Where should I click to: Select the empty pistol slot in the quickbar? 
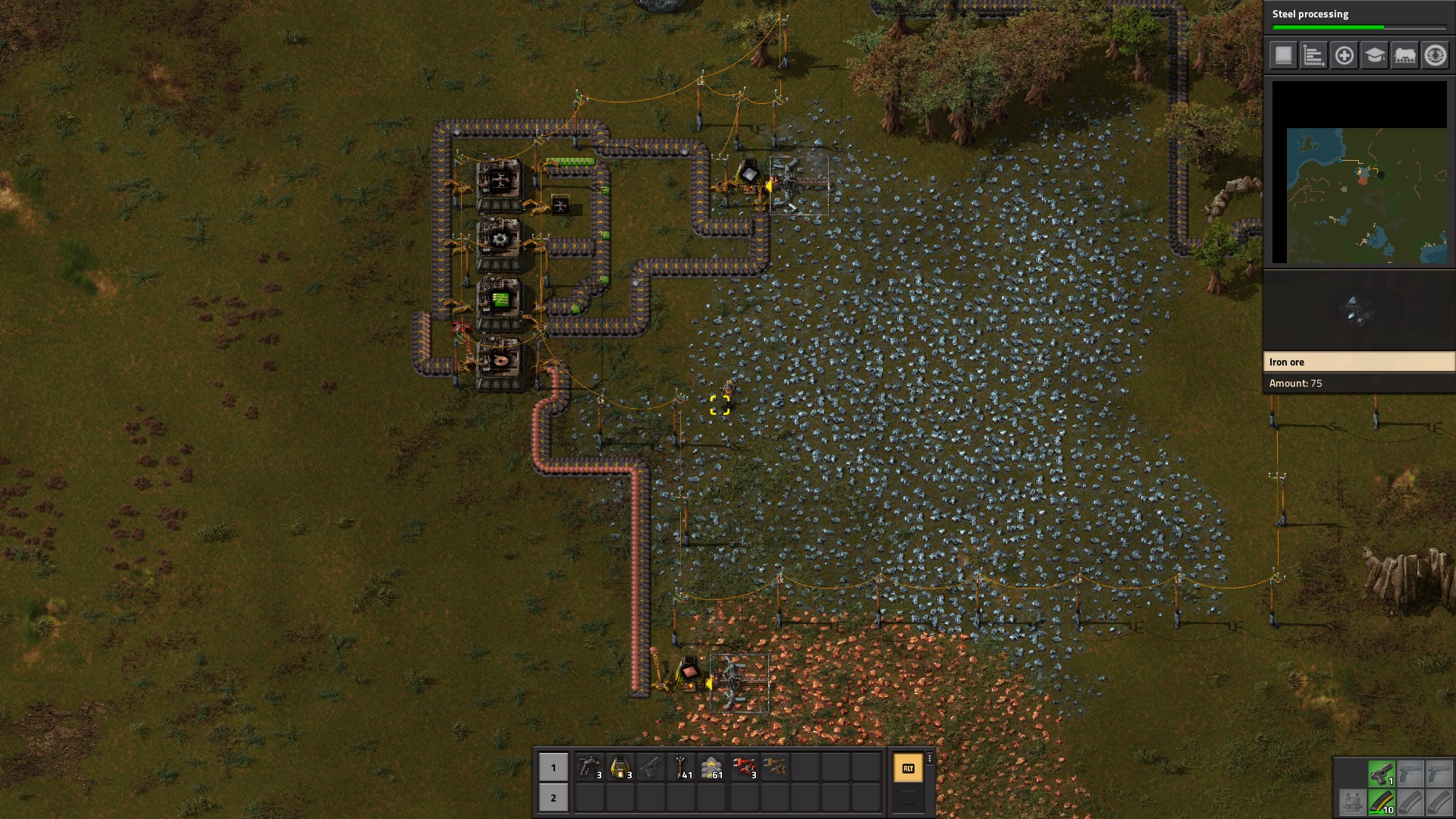click(x=650, y=767)
